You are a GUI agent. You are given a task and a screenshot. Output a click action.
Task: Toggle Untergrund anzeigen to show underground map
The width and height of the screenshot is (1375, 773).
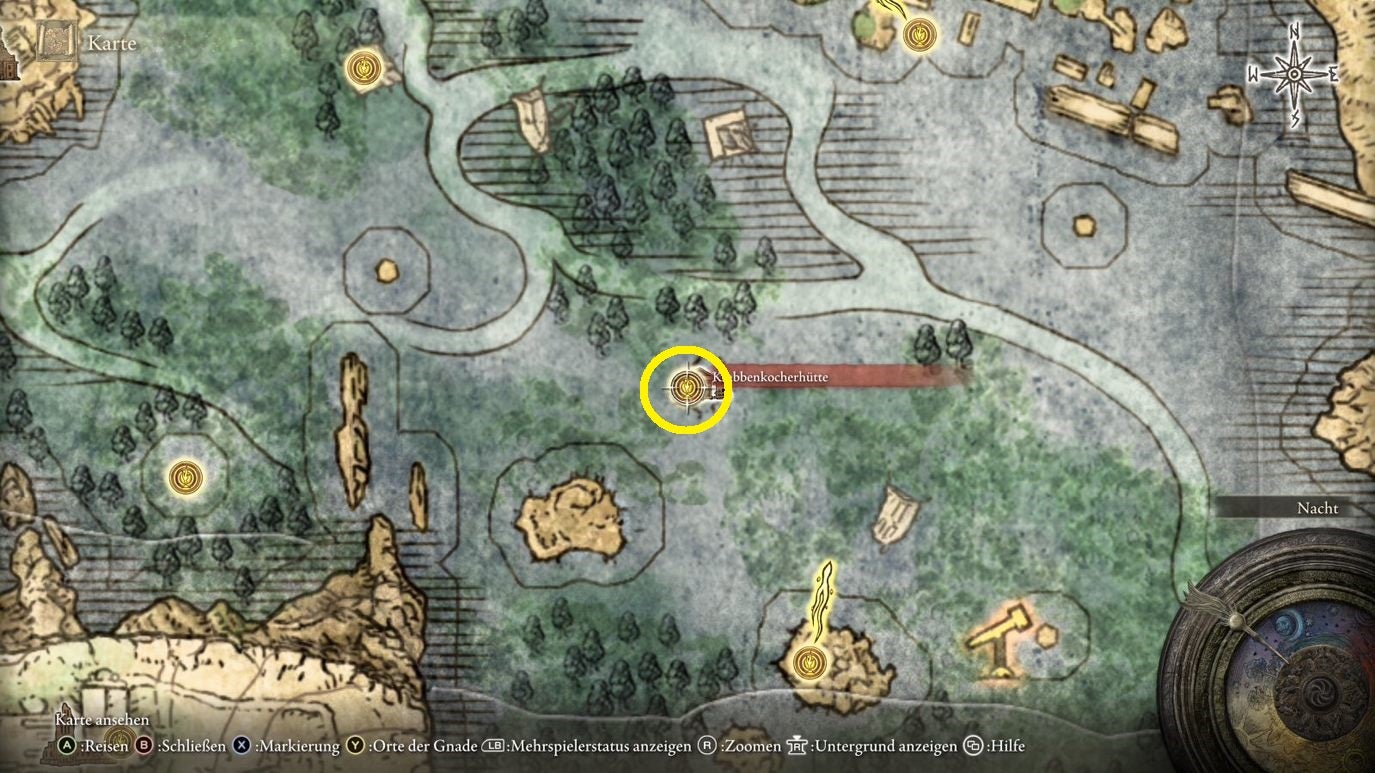798,746
